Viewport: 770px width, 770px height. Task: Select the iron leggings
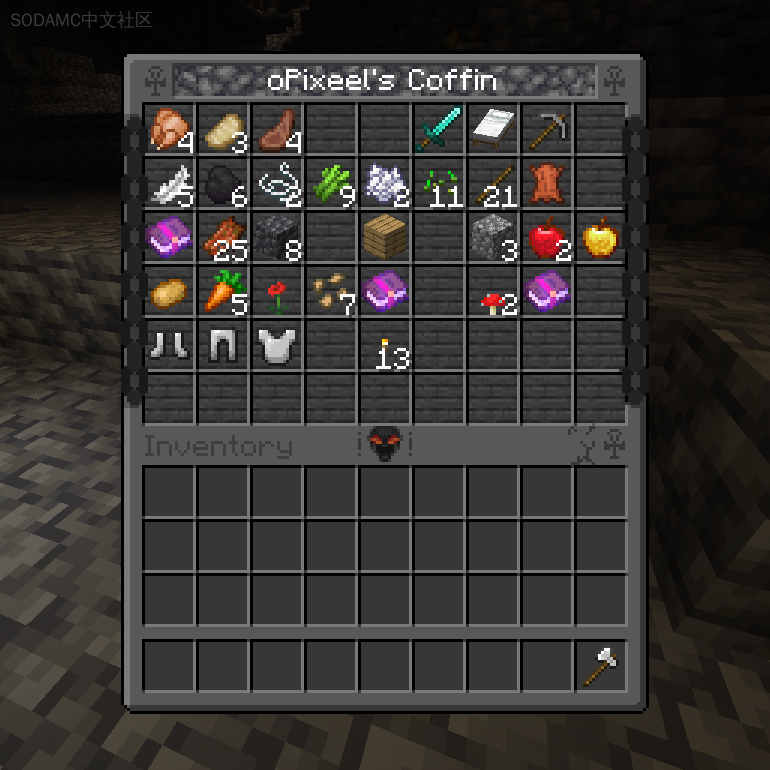coord(223,345)
